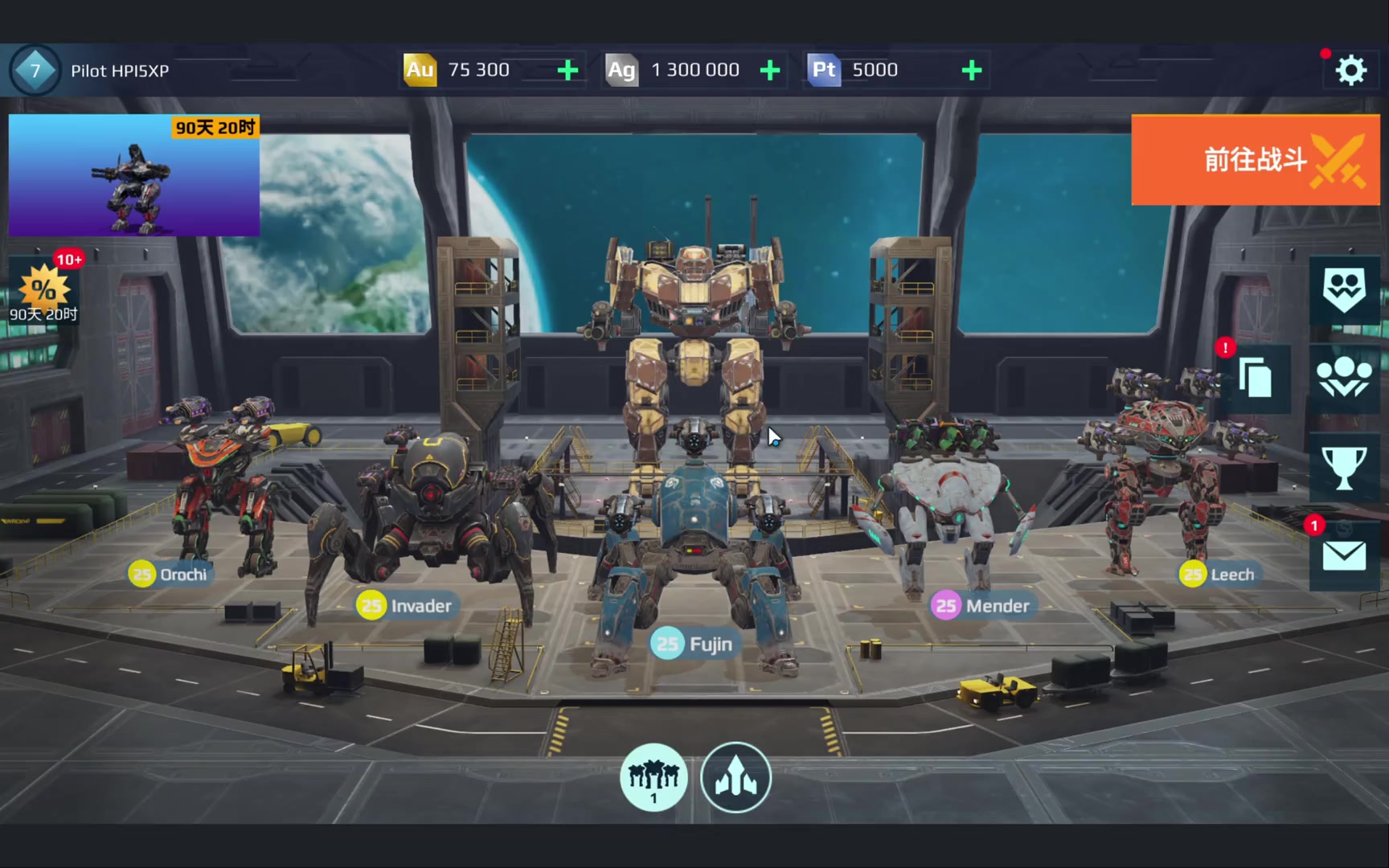1389x868 pixels.
Task: Open the mail envelope inbox
Action: tap(1343, 555)
